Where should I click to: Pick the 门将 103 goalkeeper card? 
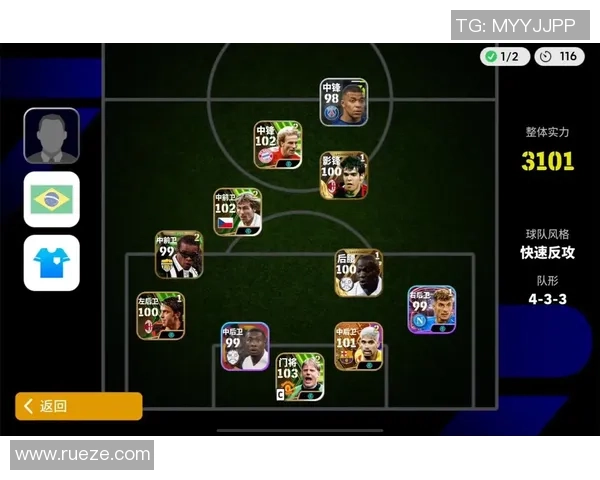299,376
